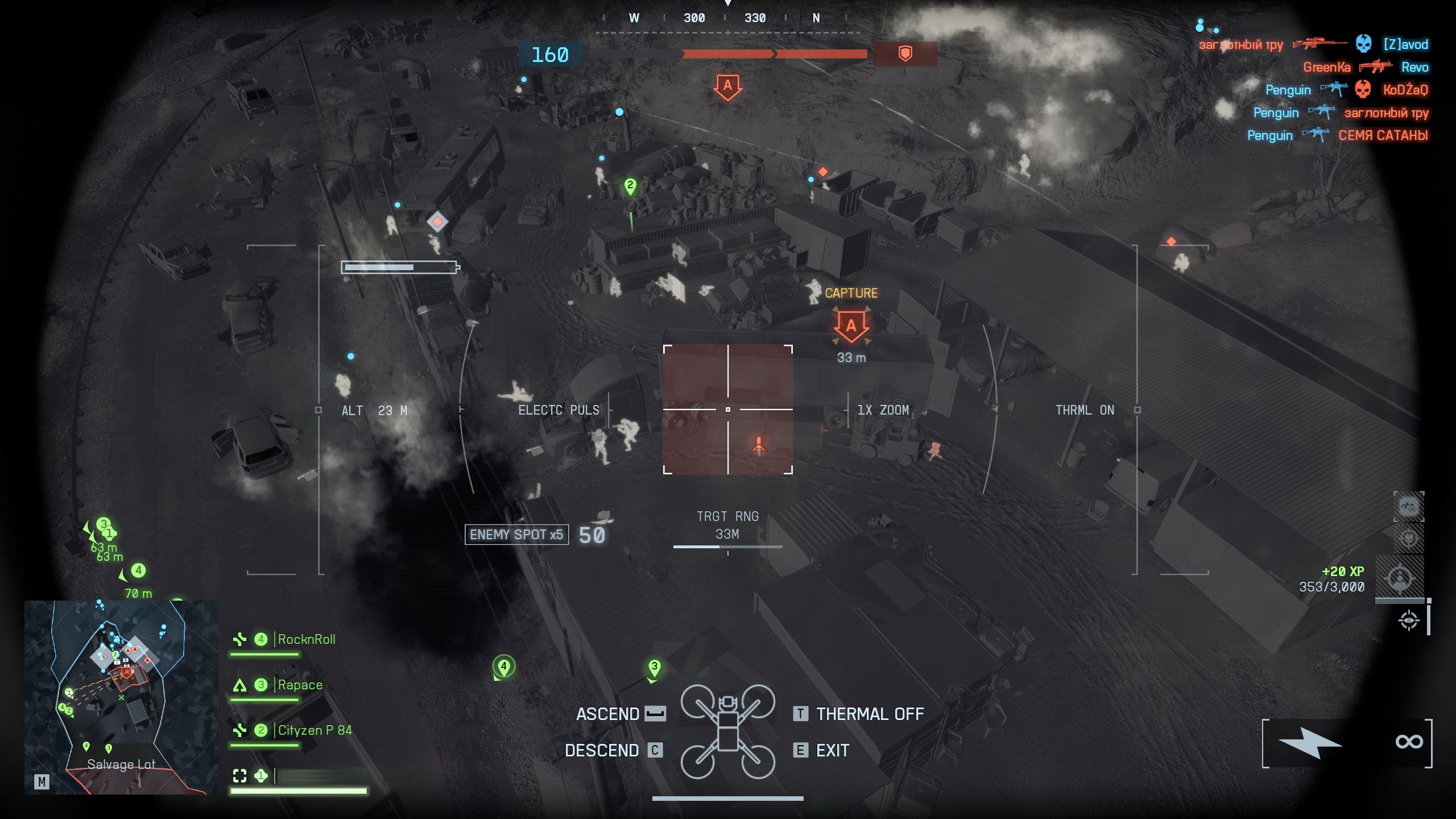
Task: Select squad member Cityzen P 84
Action: (x=315, y=730)
